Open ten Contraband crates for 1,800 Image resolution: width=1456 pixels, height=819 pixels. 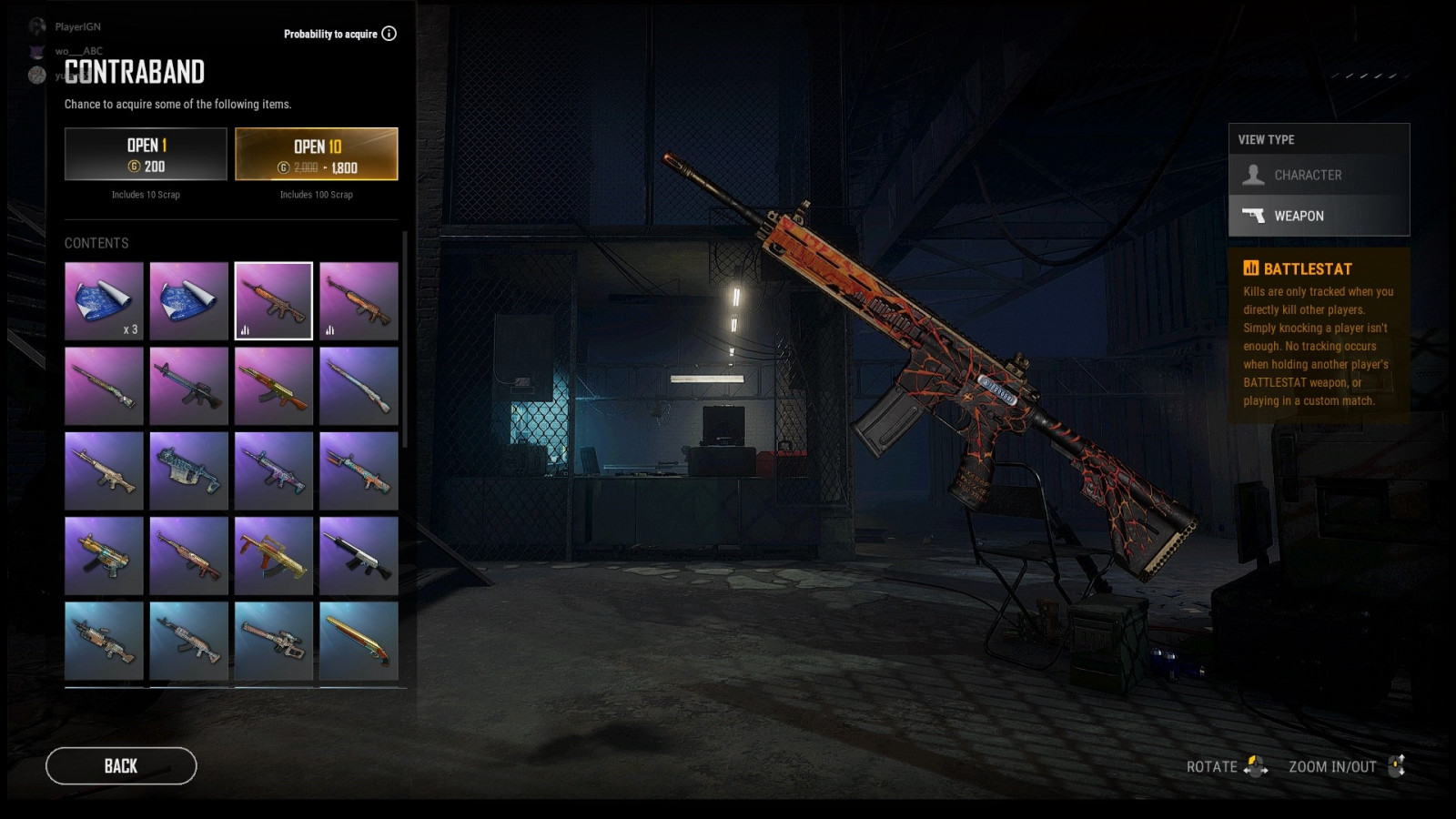coord(317,155)
